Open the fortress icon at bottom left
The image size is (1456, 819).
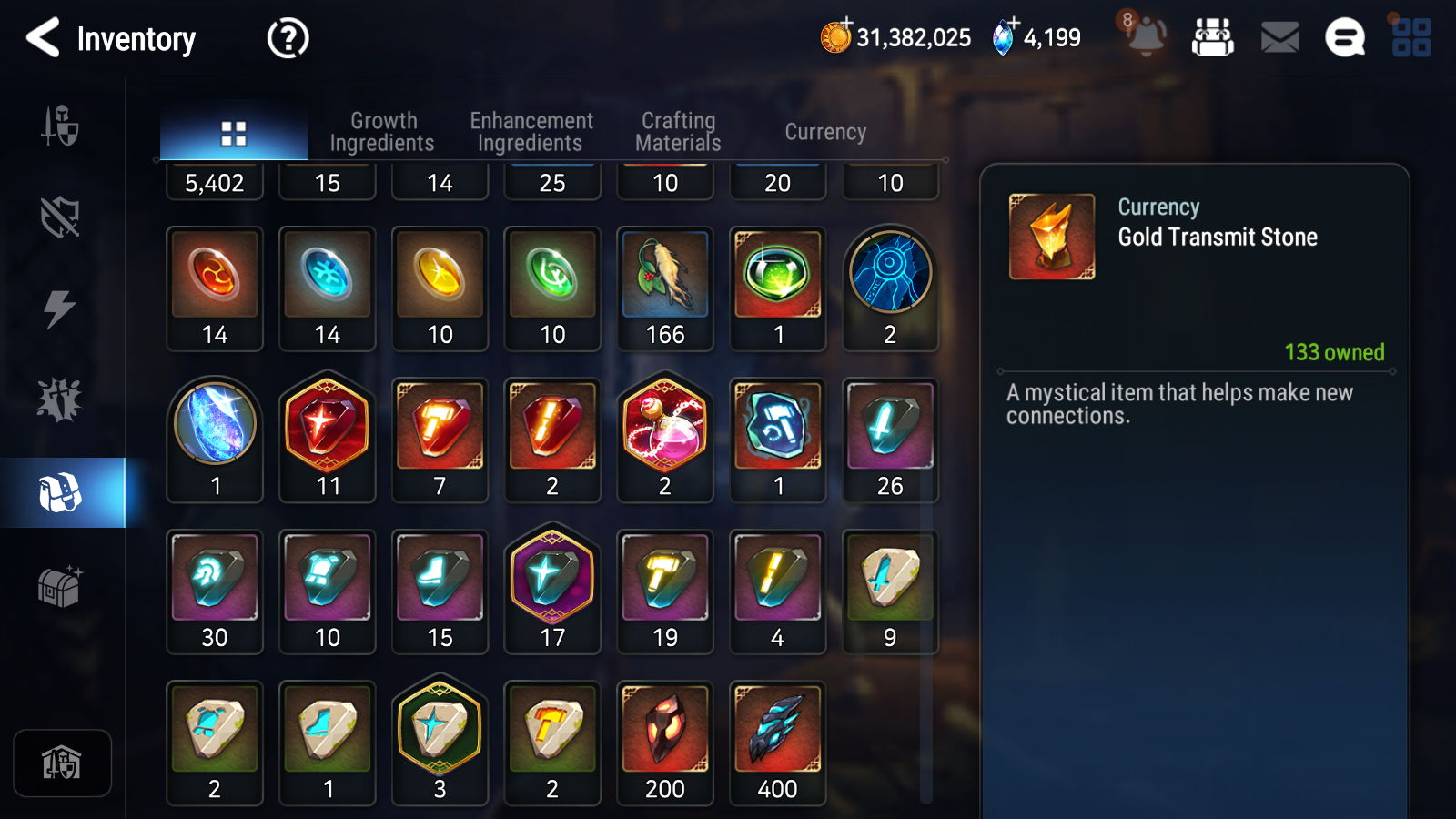click(62, 763)
